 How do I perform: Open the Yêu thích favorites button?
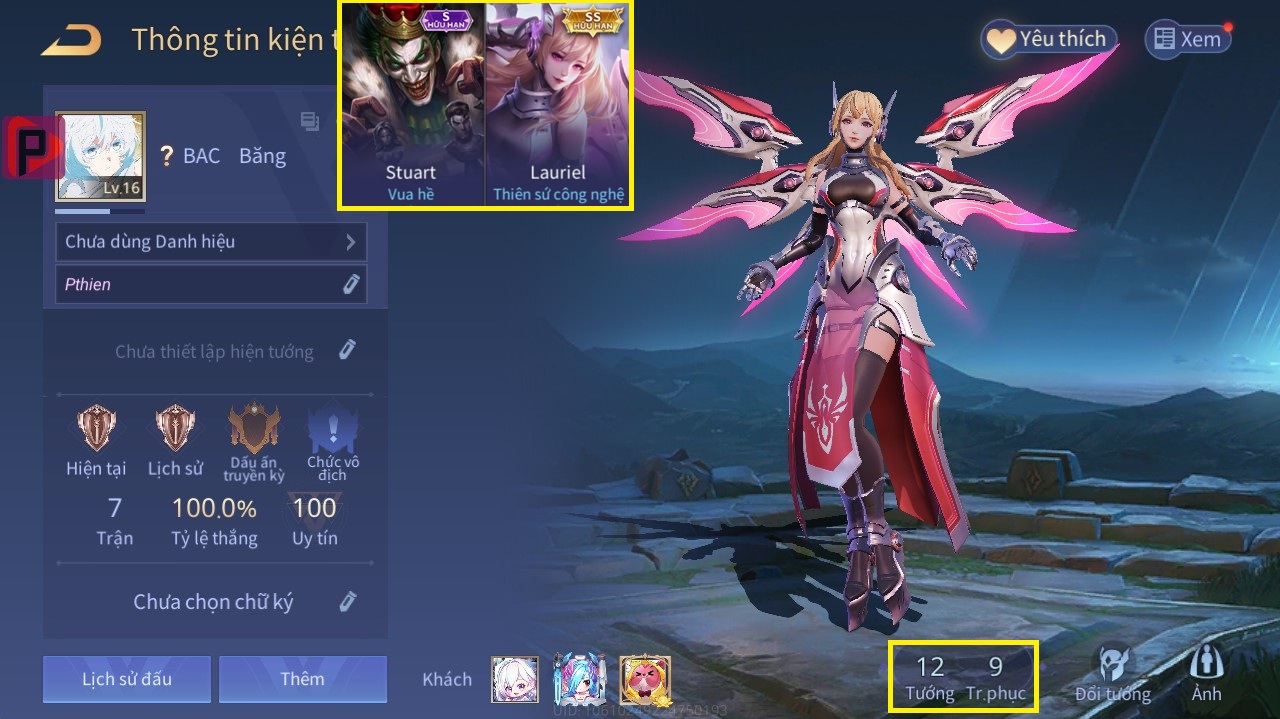pyautogui.click(x=1048, y=40)
